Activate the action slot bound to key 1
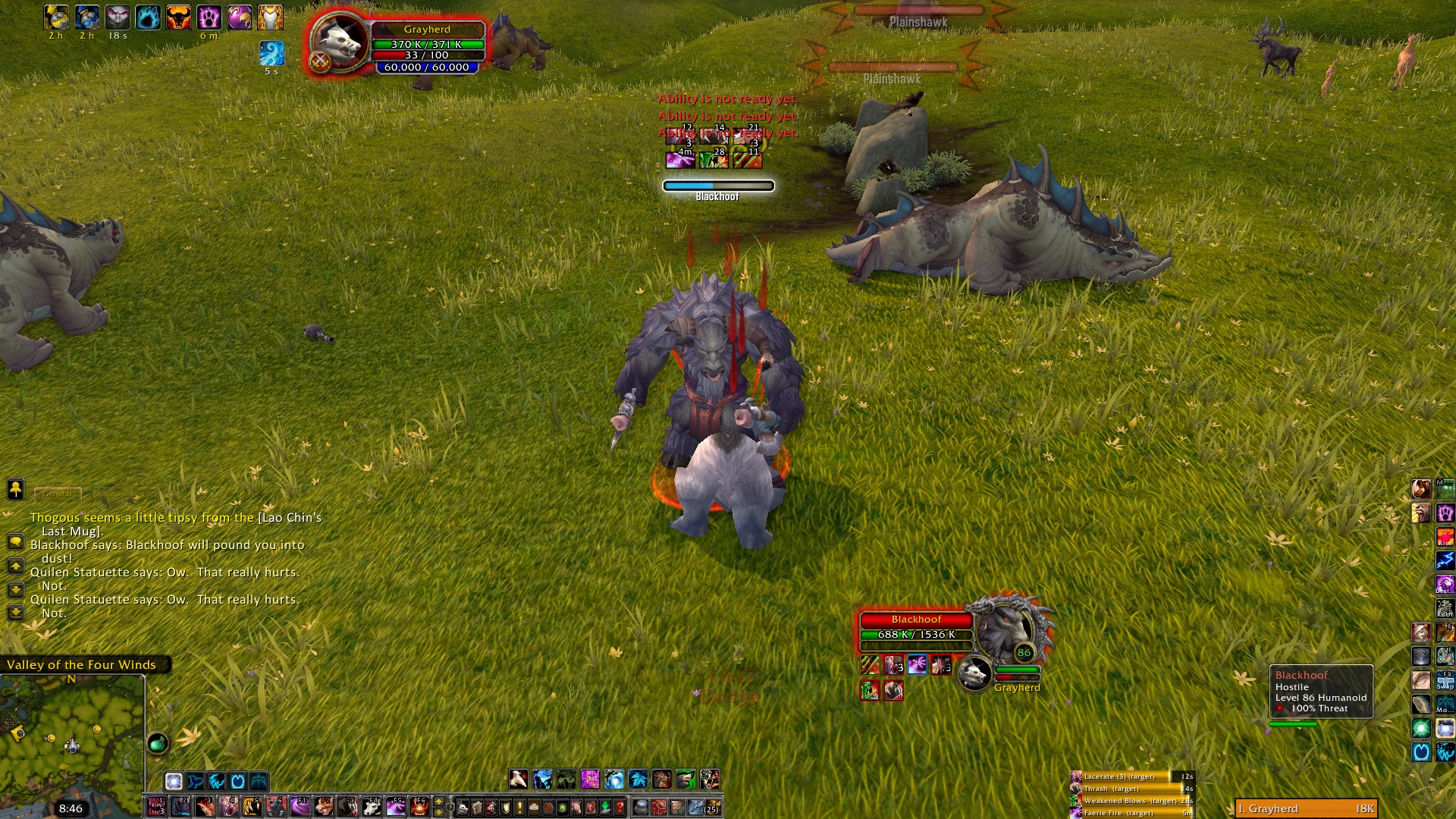 point(157,806)
